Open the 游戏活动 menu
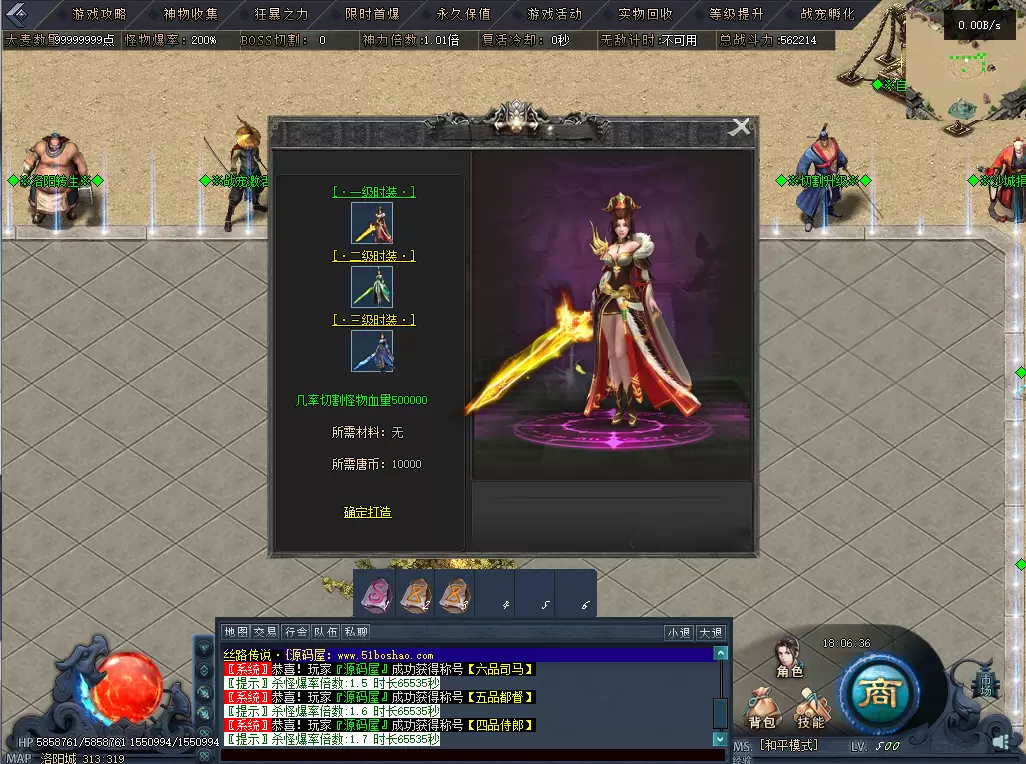The image size is (1026, 764). click(x=554, y=14)
